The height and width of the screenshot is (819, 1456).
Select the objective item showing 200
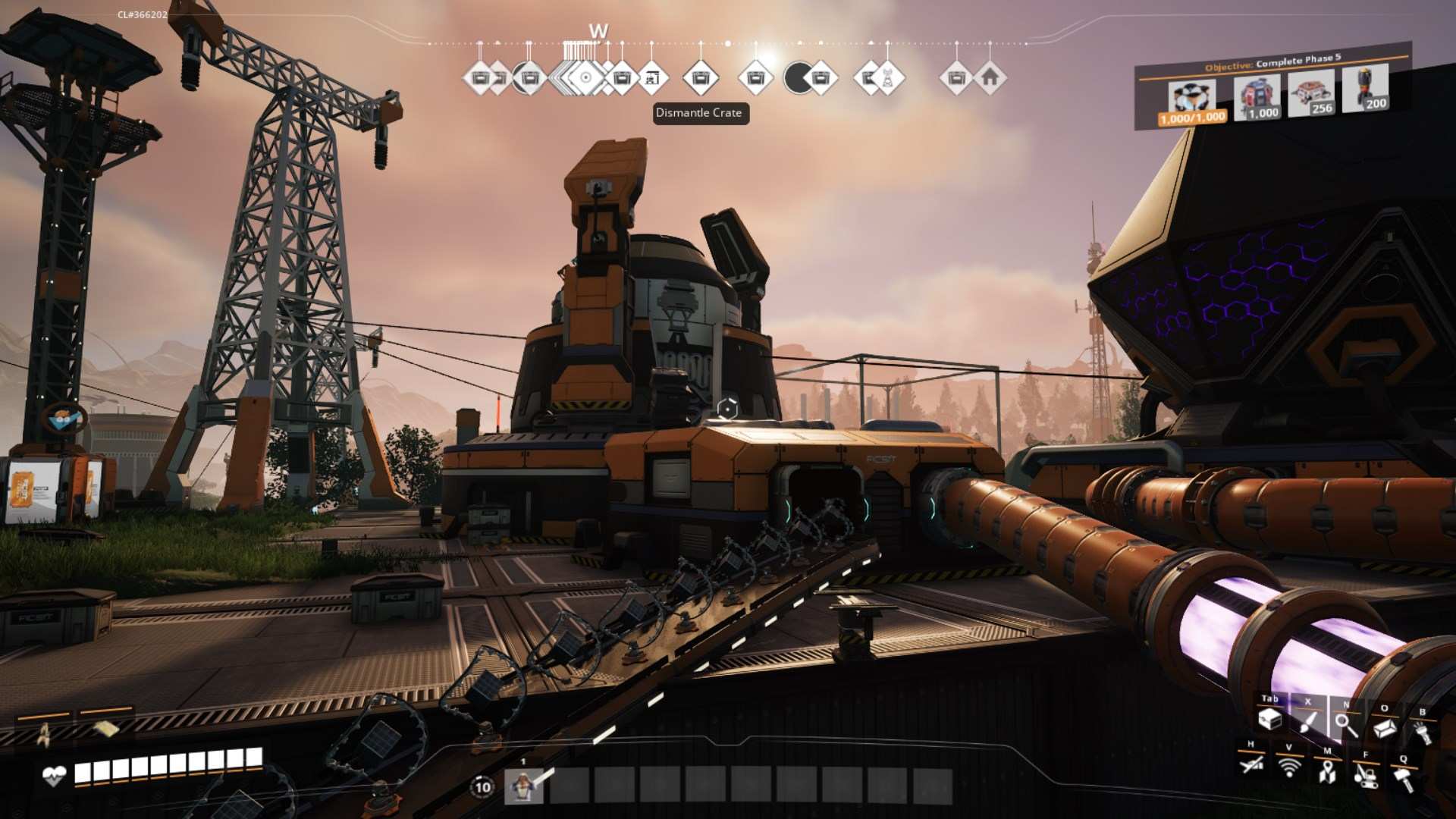1364,89
